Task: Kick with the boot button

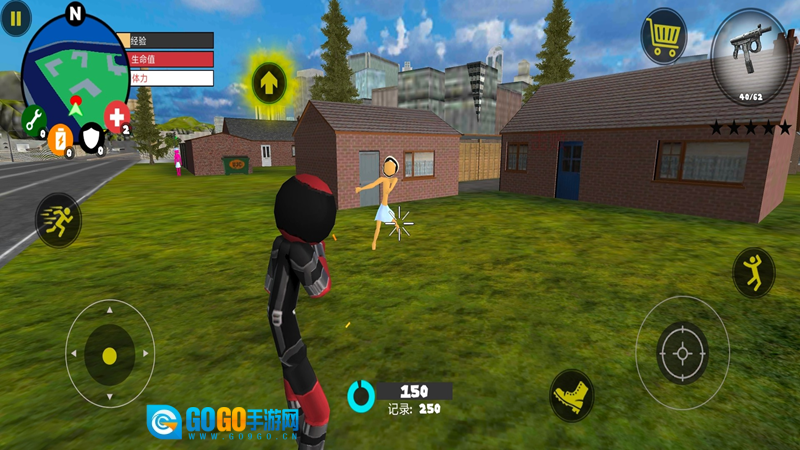Action: (x=572, y=395)
